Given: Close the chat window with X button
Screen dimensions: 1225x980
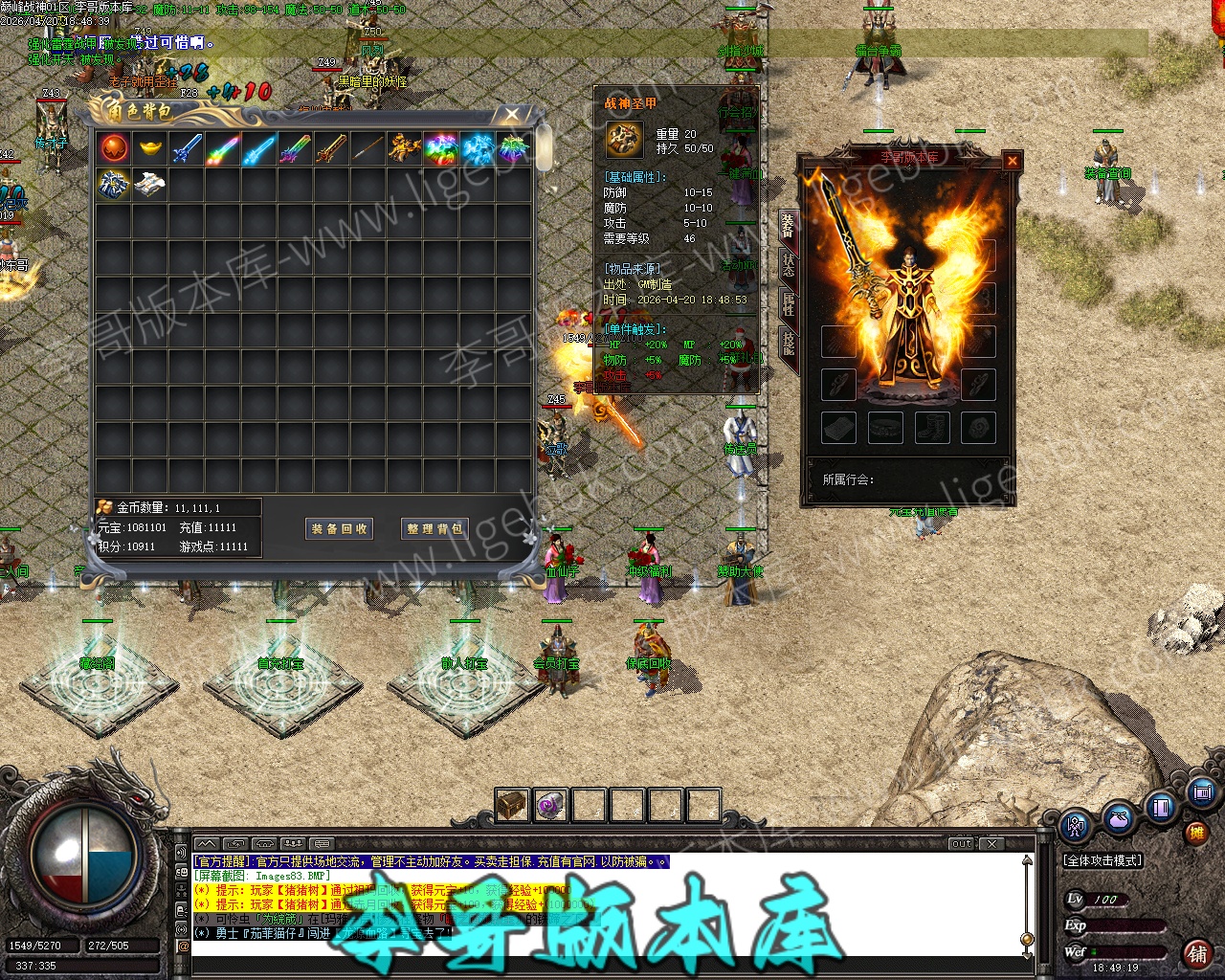Looking at the screenshot, I should (x=992, y=843).
